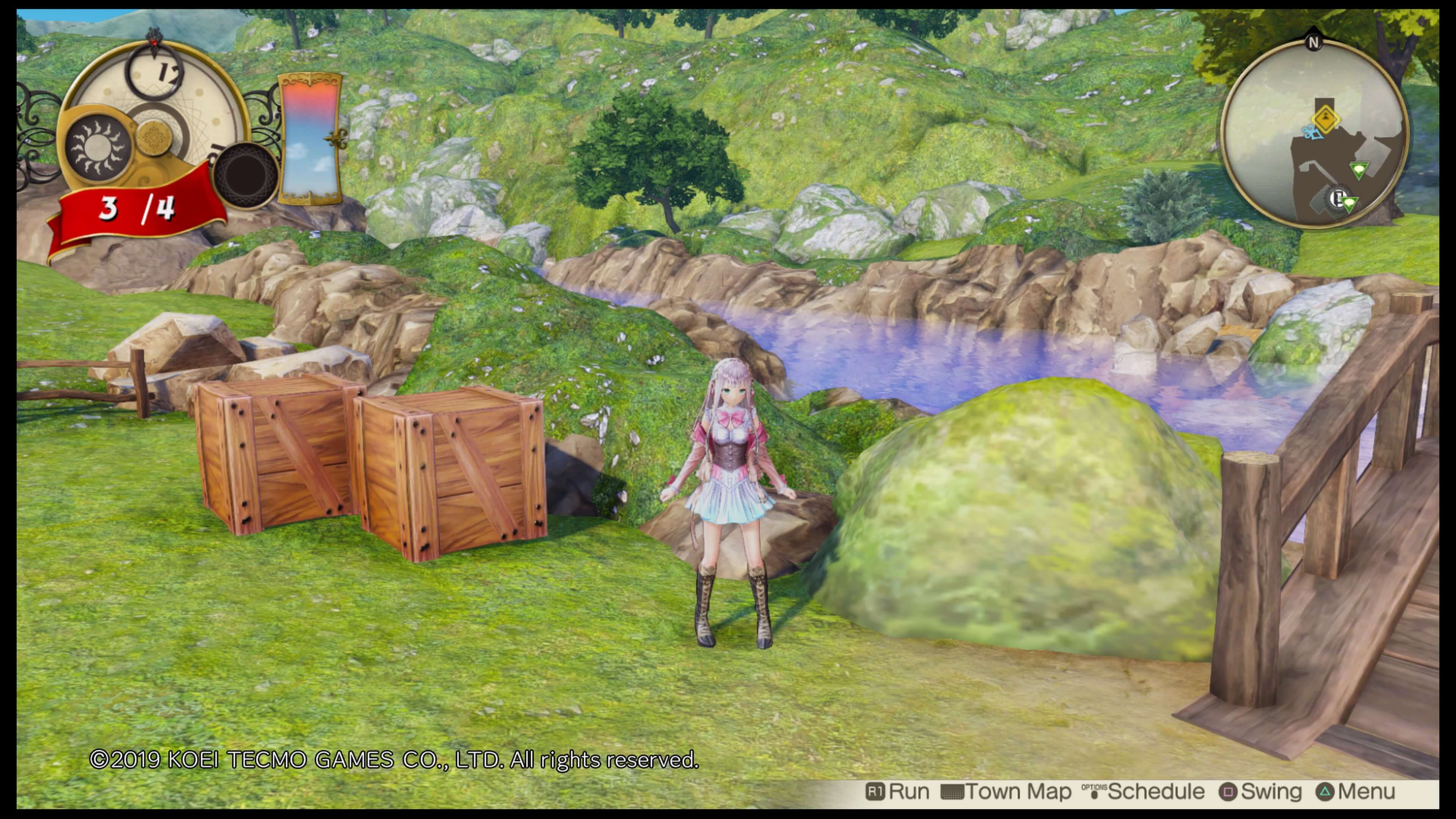Select the yellow diamond marker on the minimap
1456x819 pixels.
[1326, 120]
